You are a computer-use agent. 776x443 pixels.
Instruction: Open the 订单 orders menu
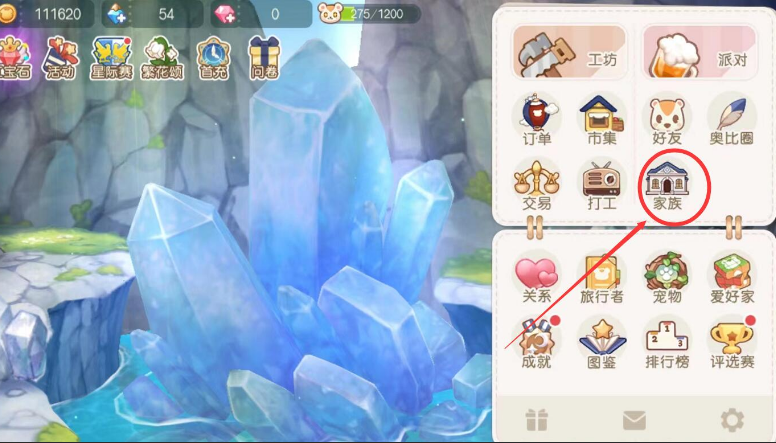537,121
